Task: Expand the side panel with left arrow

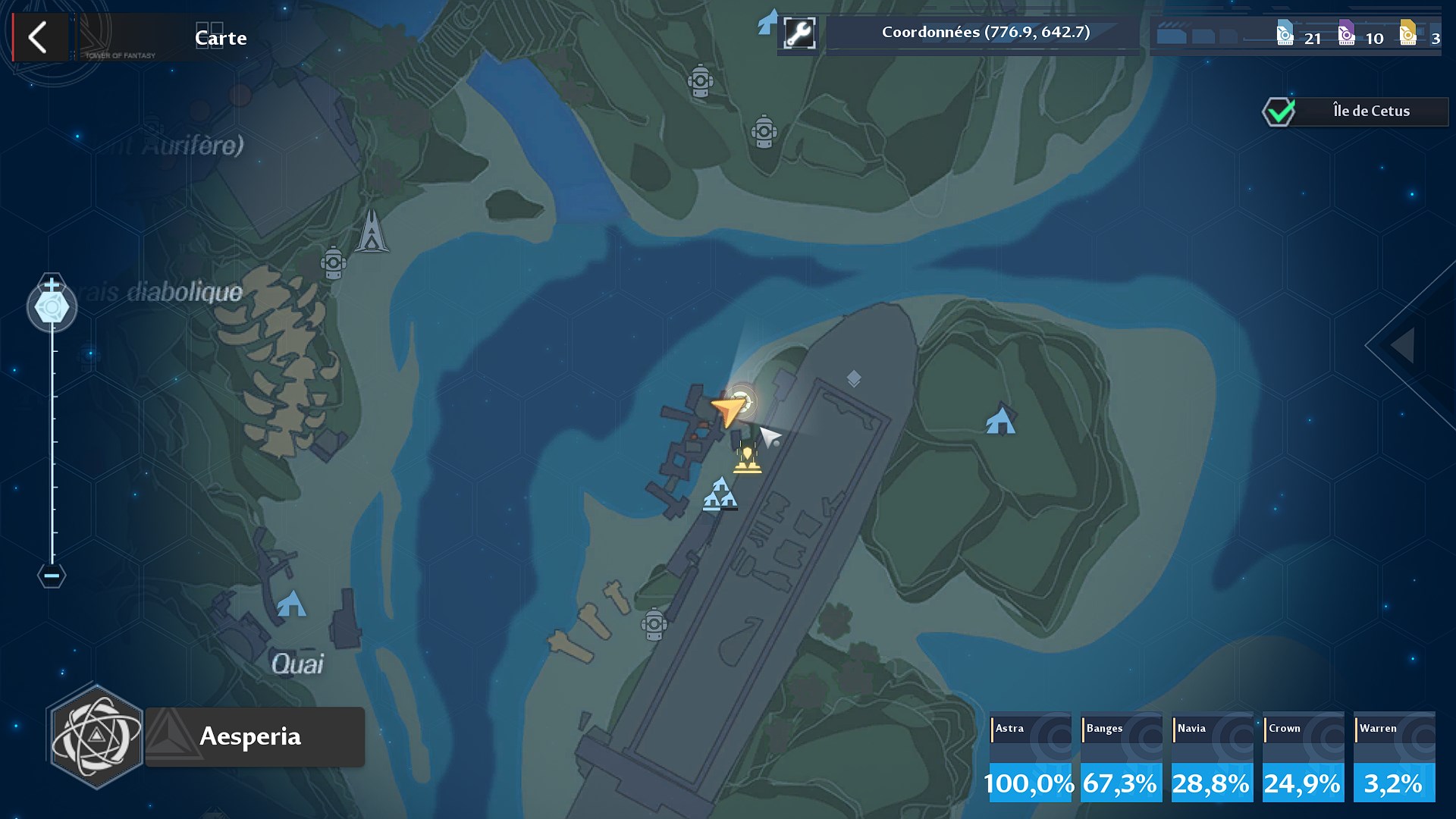Action: 1403,345
